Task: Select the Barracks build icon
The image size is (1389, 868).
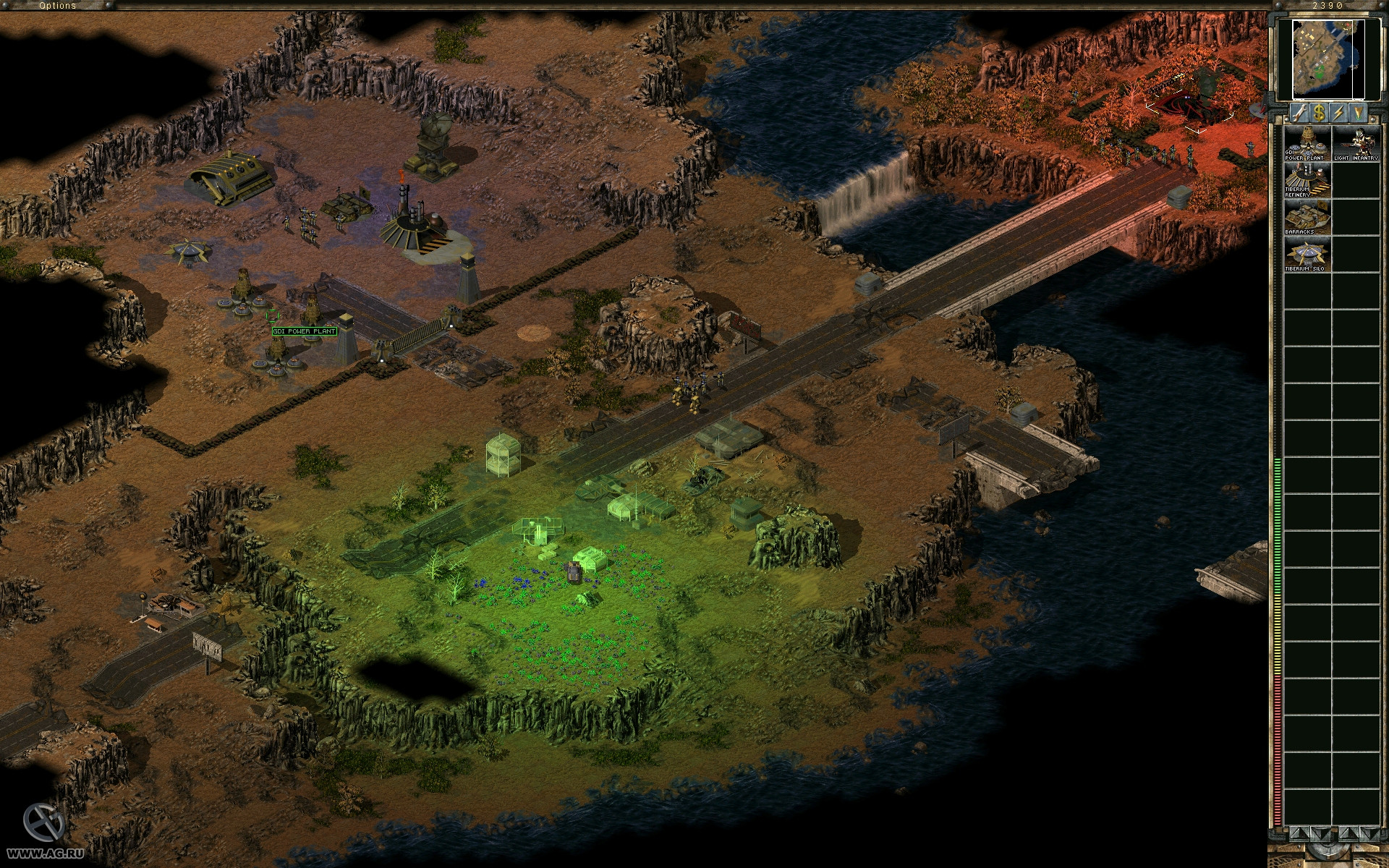Action: click(1307, 217)
